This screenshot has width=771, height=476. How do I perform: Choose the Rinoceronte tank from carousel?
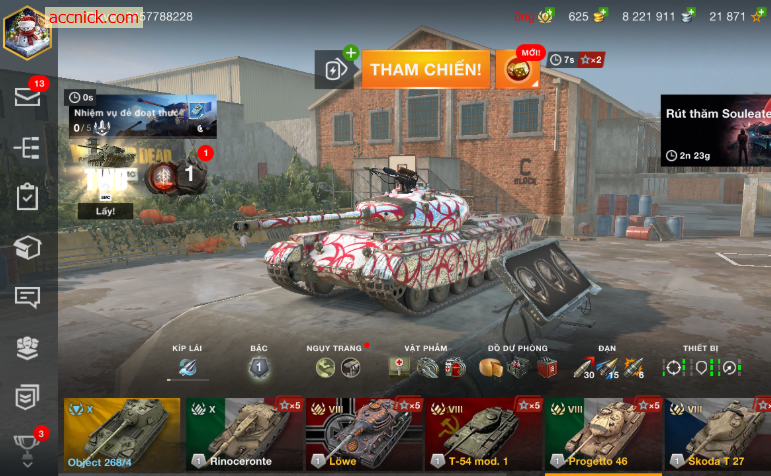click(x=244, y=434)
